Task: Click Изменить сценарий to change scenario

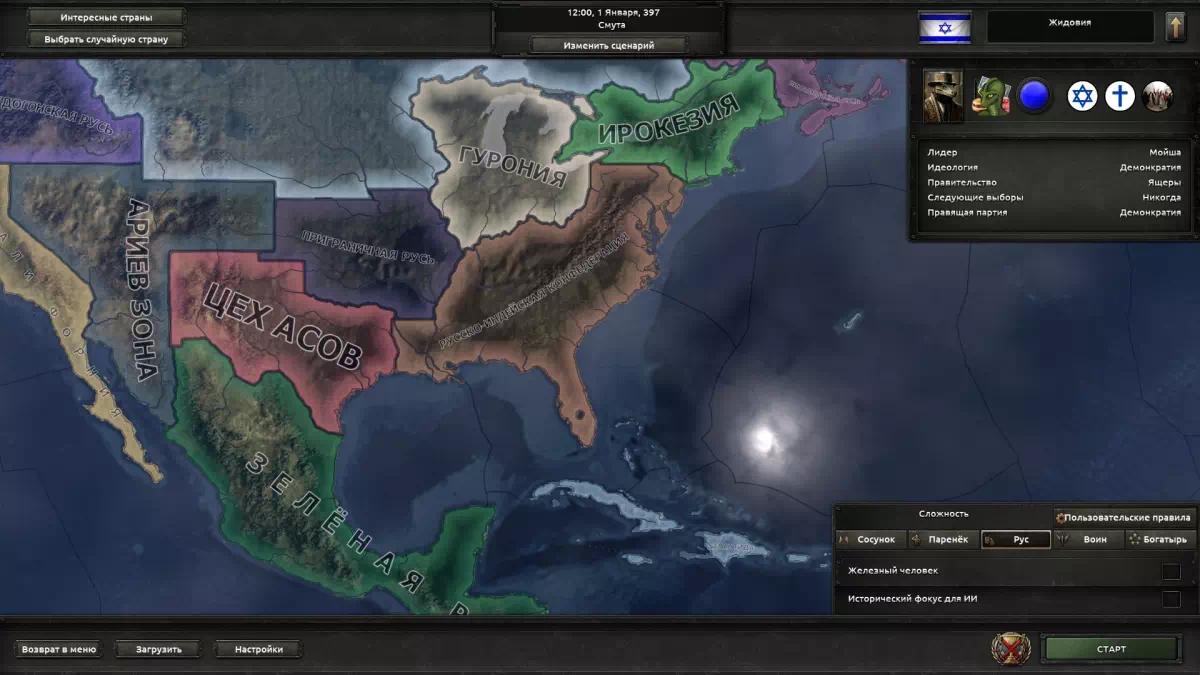Action: (x=608, y=45)
